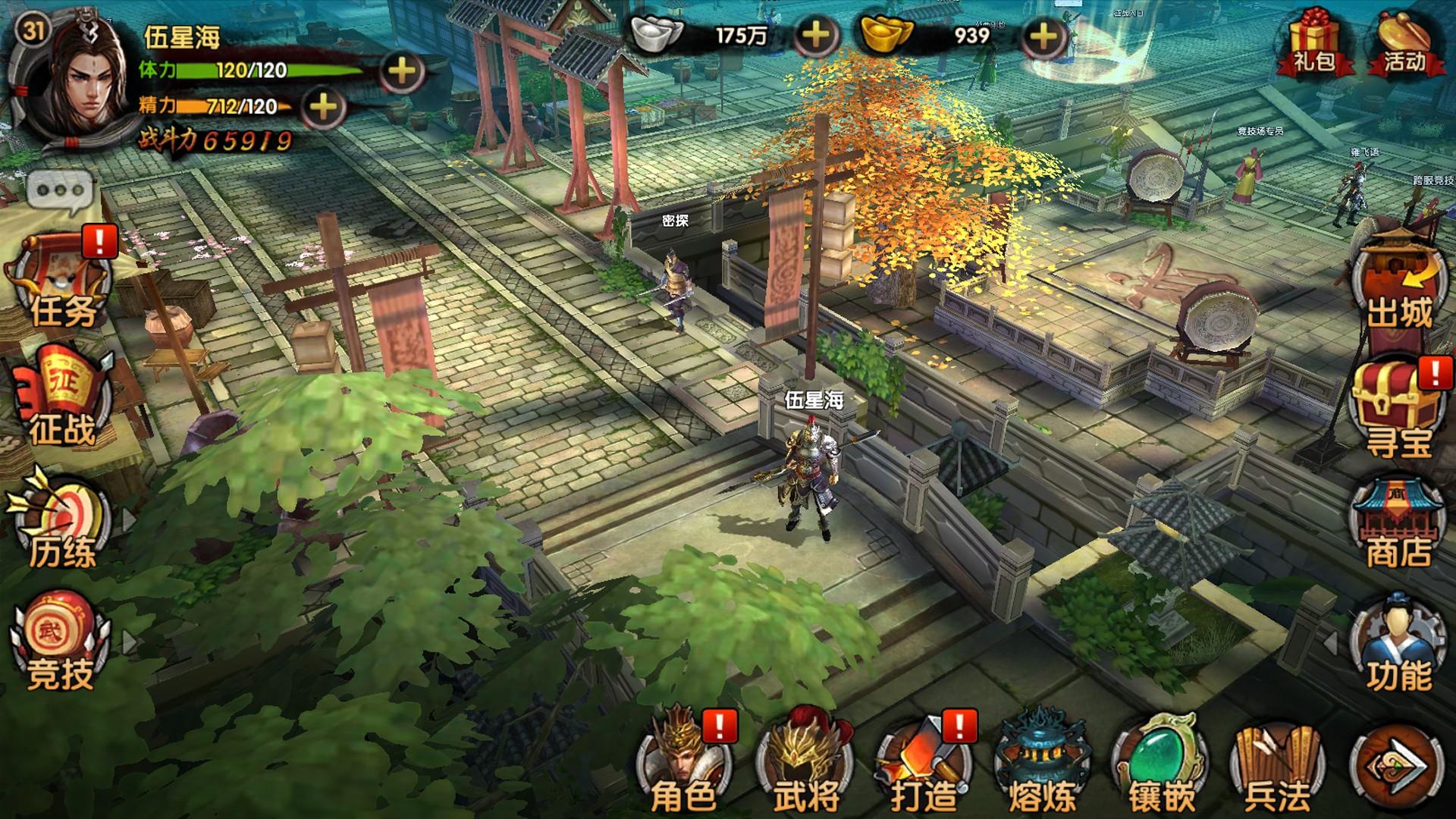The width and height of the screenshot is (1456, 819).
Task: Add stamina with the 体力 plus button
Action: pos(401,71)
